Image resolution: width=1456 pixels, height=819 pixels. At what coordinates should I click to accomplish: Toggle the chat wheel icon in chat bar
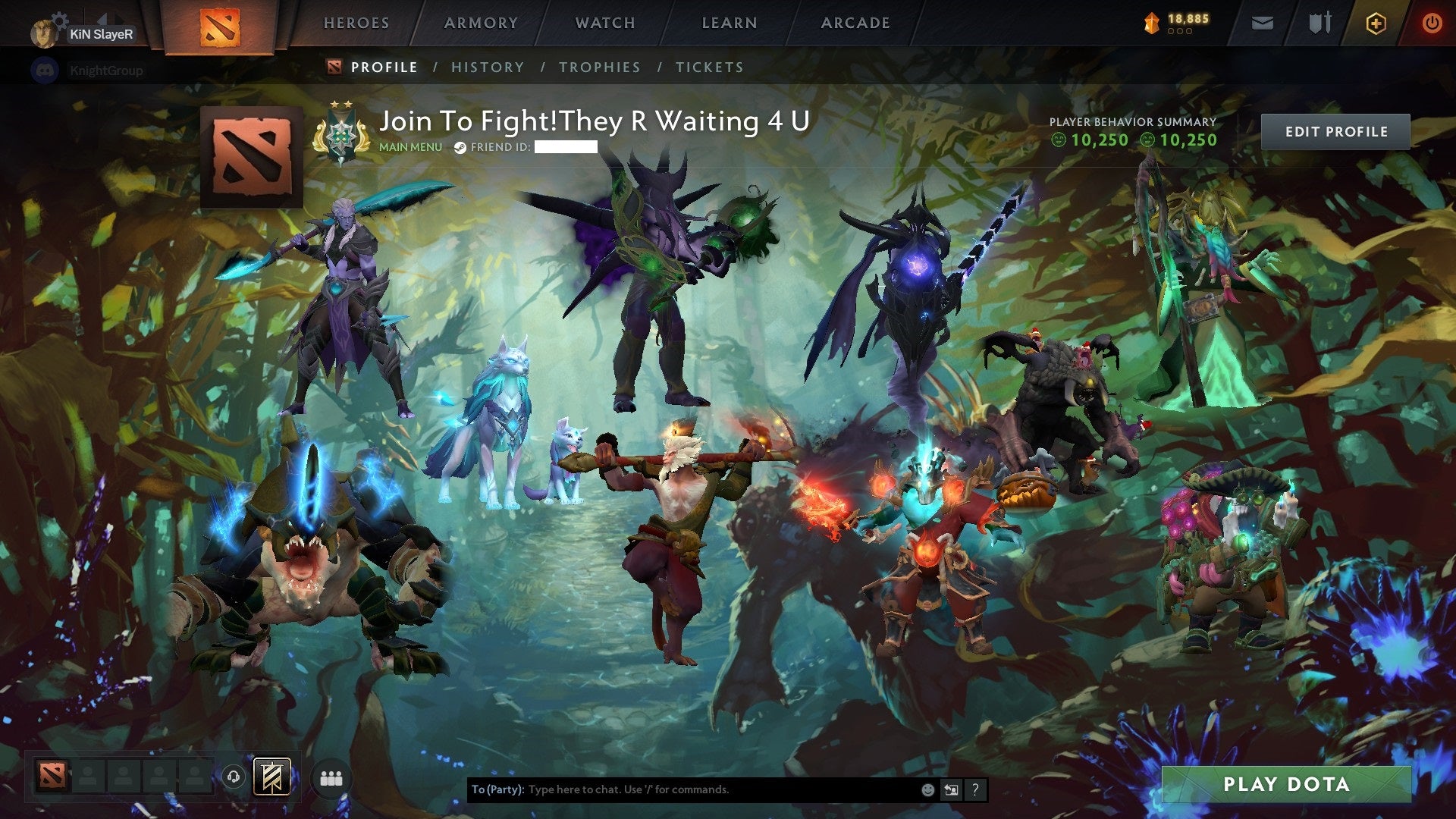point(950,789)
